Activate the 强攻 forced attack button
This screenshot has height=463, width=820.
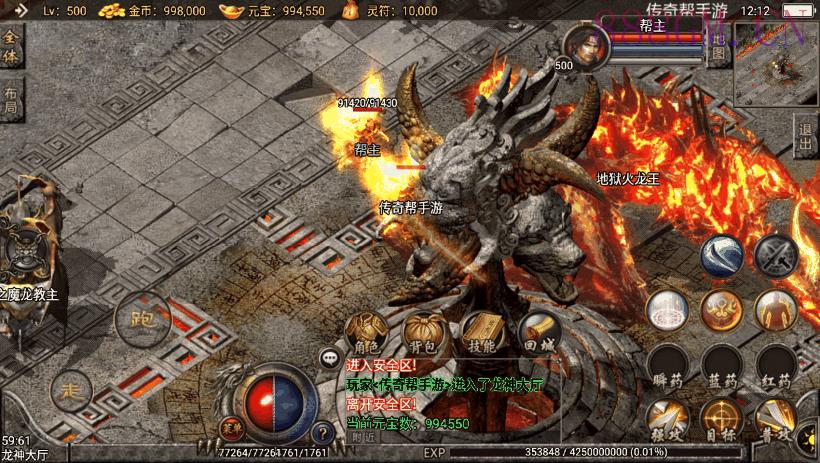665,420
